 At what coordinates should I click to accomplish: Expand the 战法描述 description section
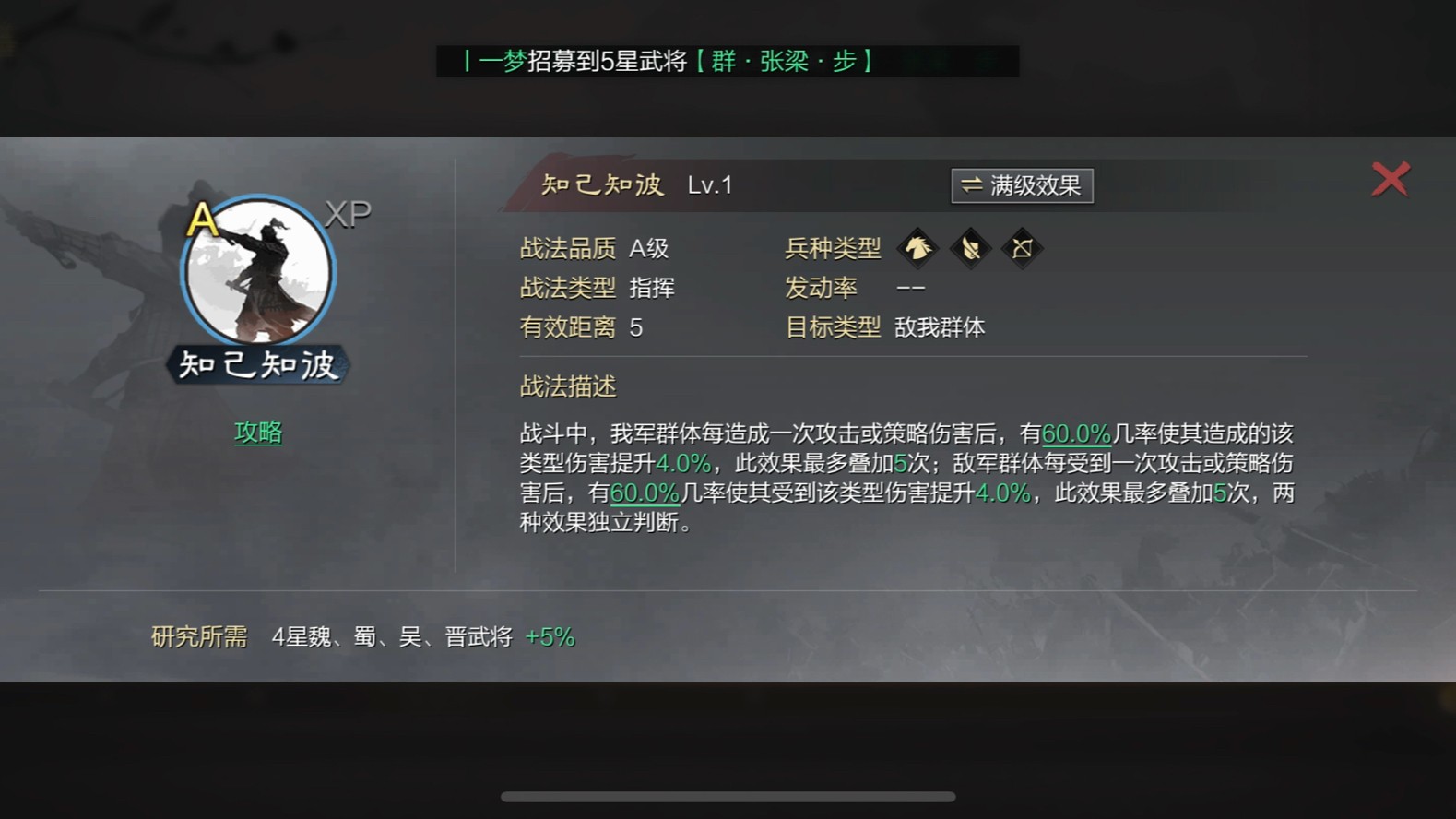[x=566, y=386]
